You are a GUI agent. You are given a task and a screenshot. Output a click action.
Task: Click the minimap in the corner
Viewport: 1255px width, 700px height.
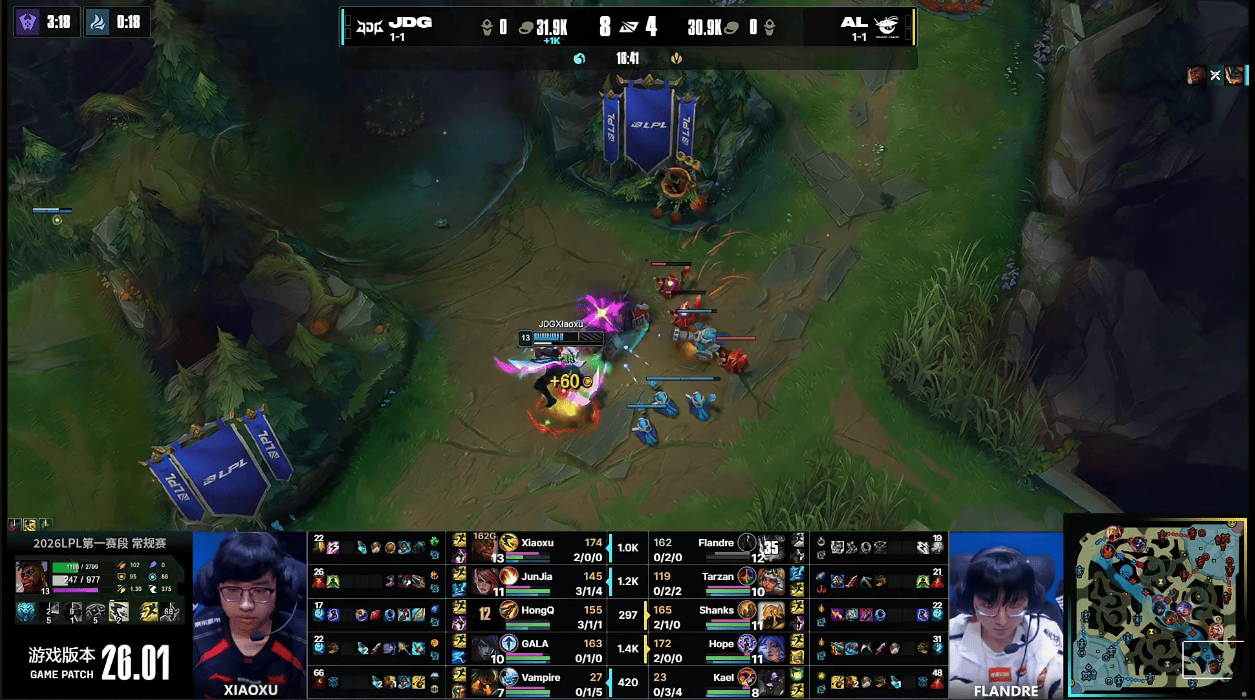coord(1157,606)
